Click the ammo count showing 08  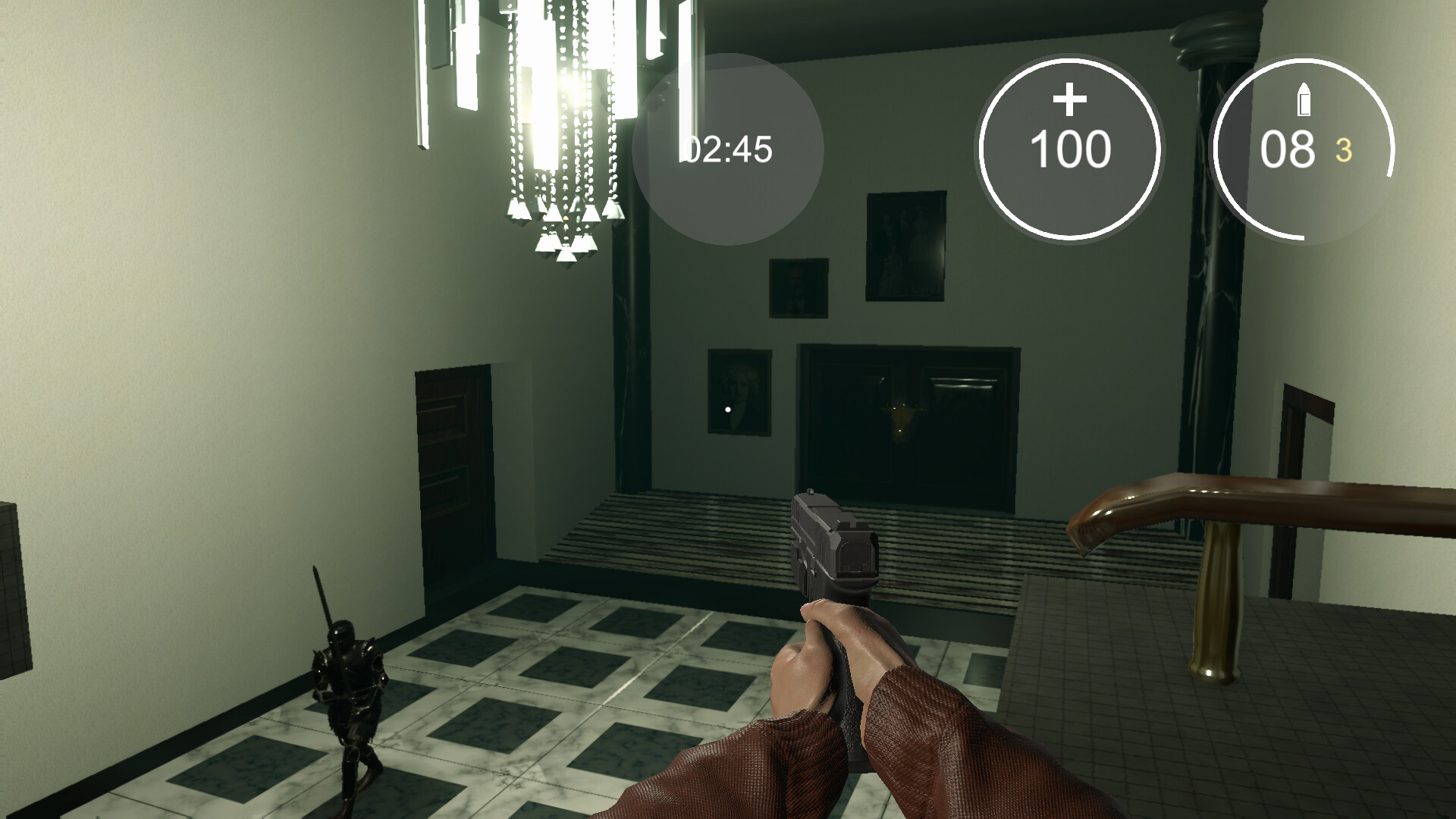[1289, 149]
